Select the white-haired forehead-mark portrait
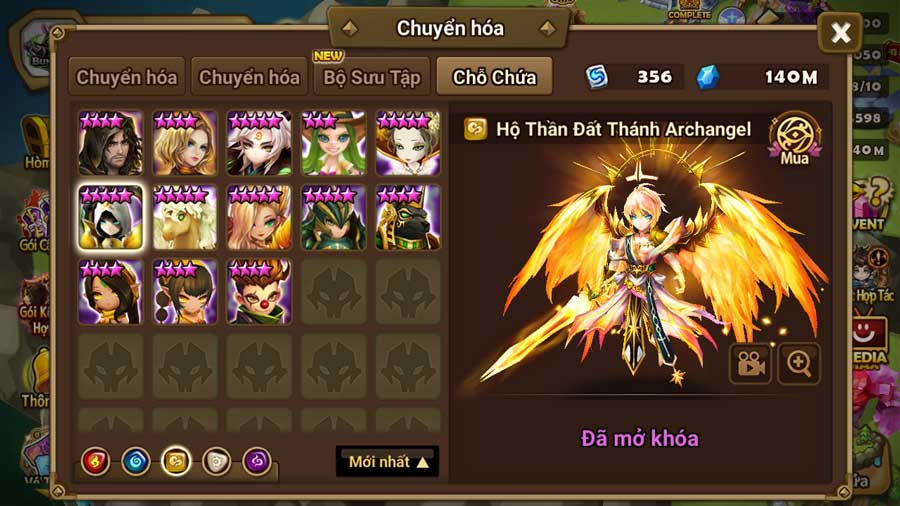The height and width of the screenshot is (506, 900). [x=259, y=143]
